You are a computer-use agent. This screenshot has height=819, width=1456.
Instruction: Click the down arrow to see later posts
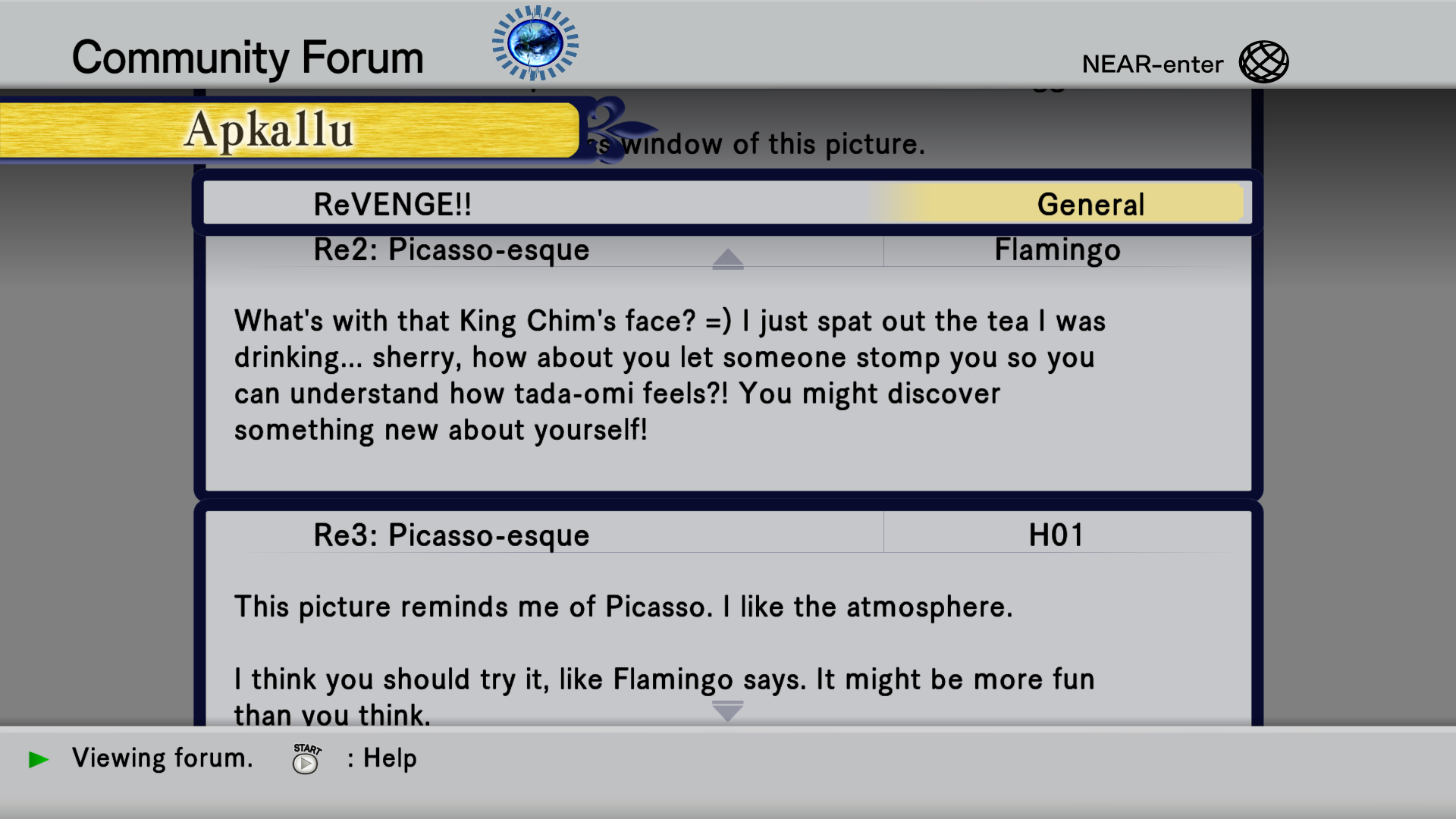tap(728, 711)
